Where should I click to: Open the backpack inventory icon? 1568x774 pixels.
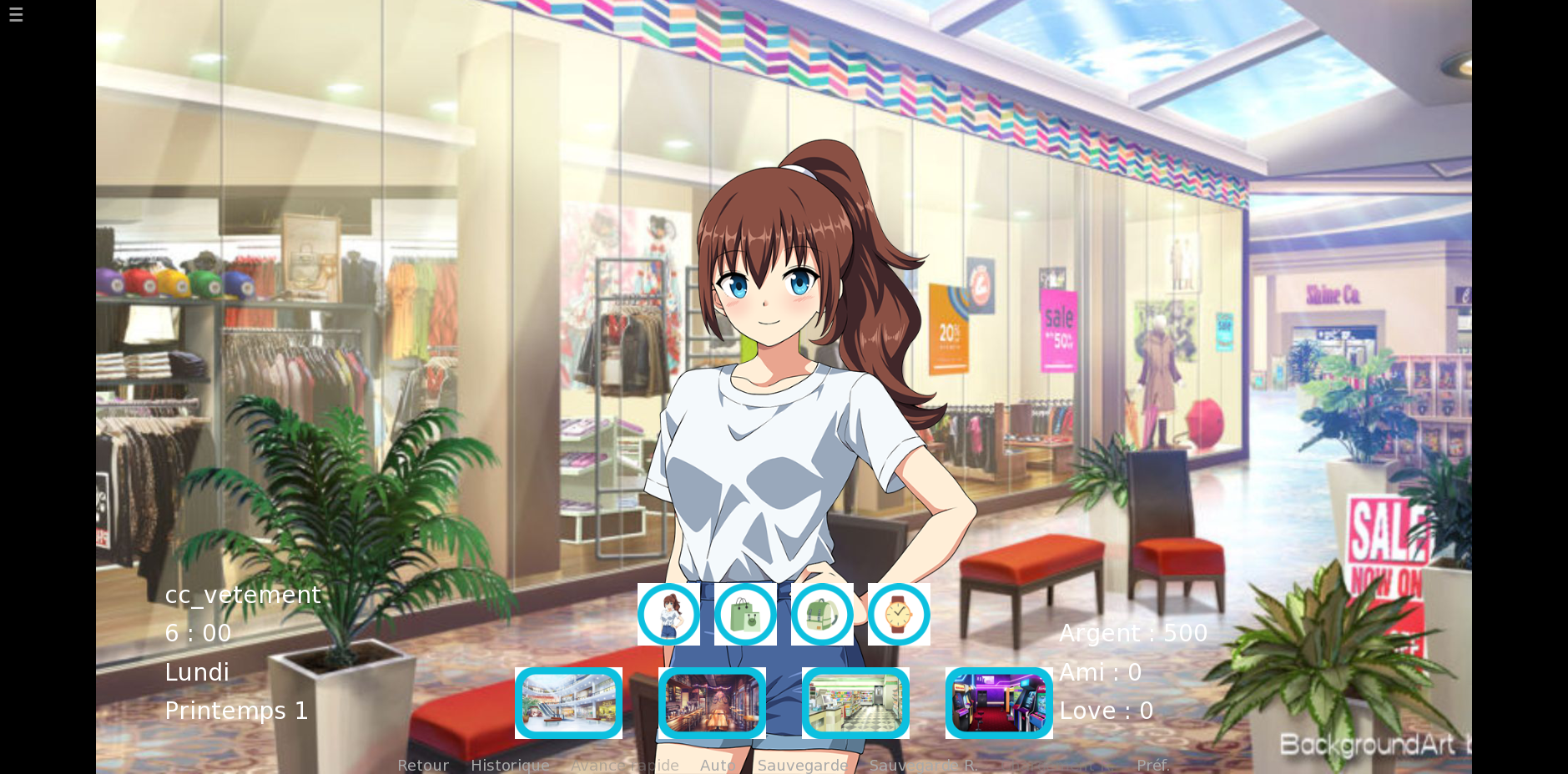(822, 615)
